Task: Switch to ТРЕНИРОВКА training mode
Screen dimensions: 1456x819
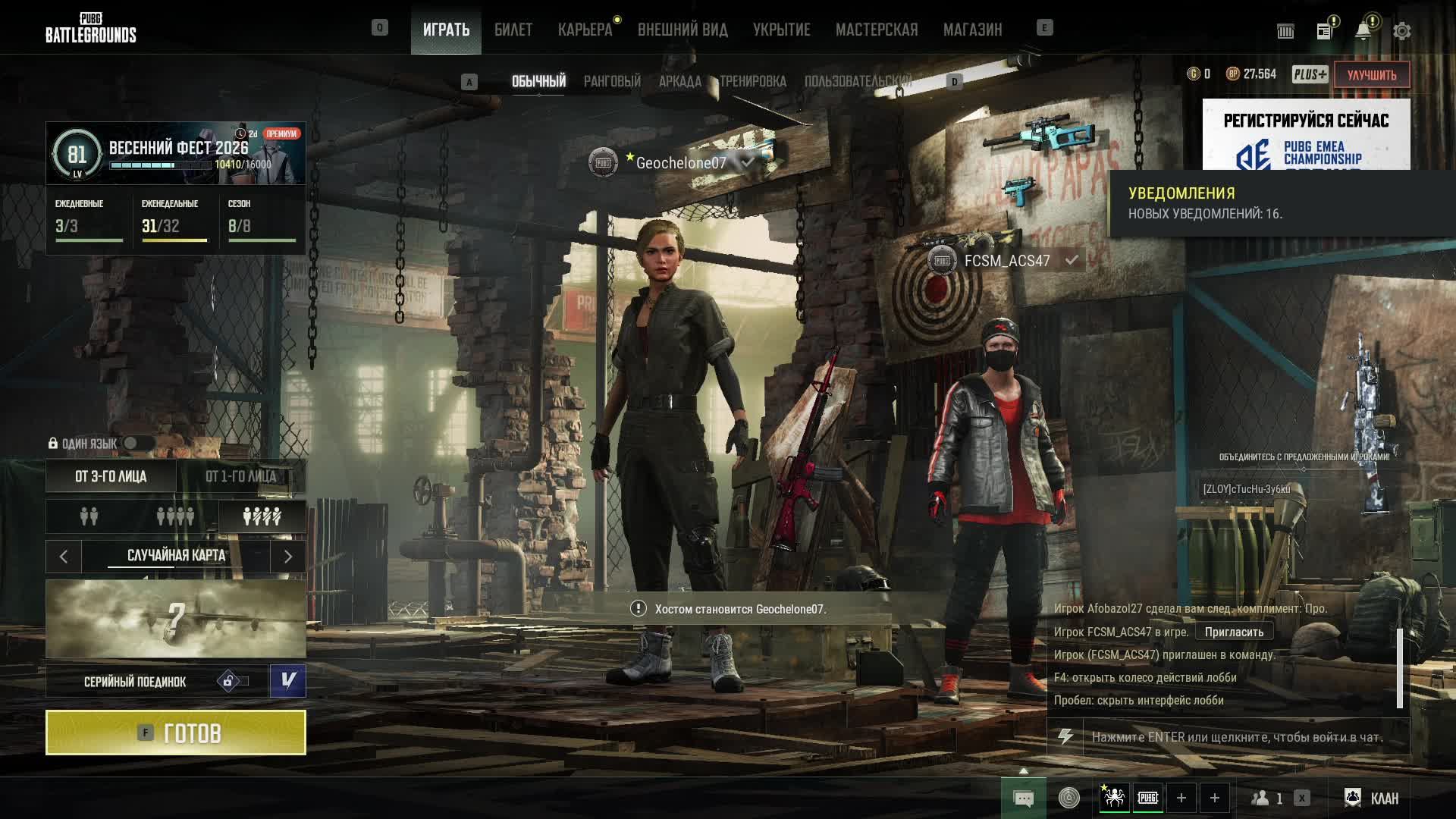Action: pyautogui.click(x=753, y=81)
